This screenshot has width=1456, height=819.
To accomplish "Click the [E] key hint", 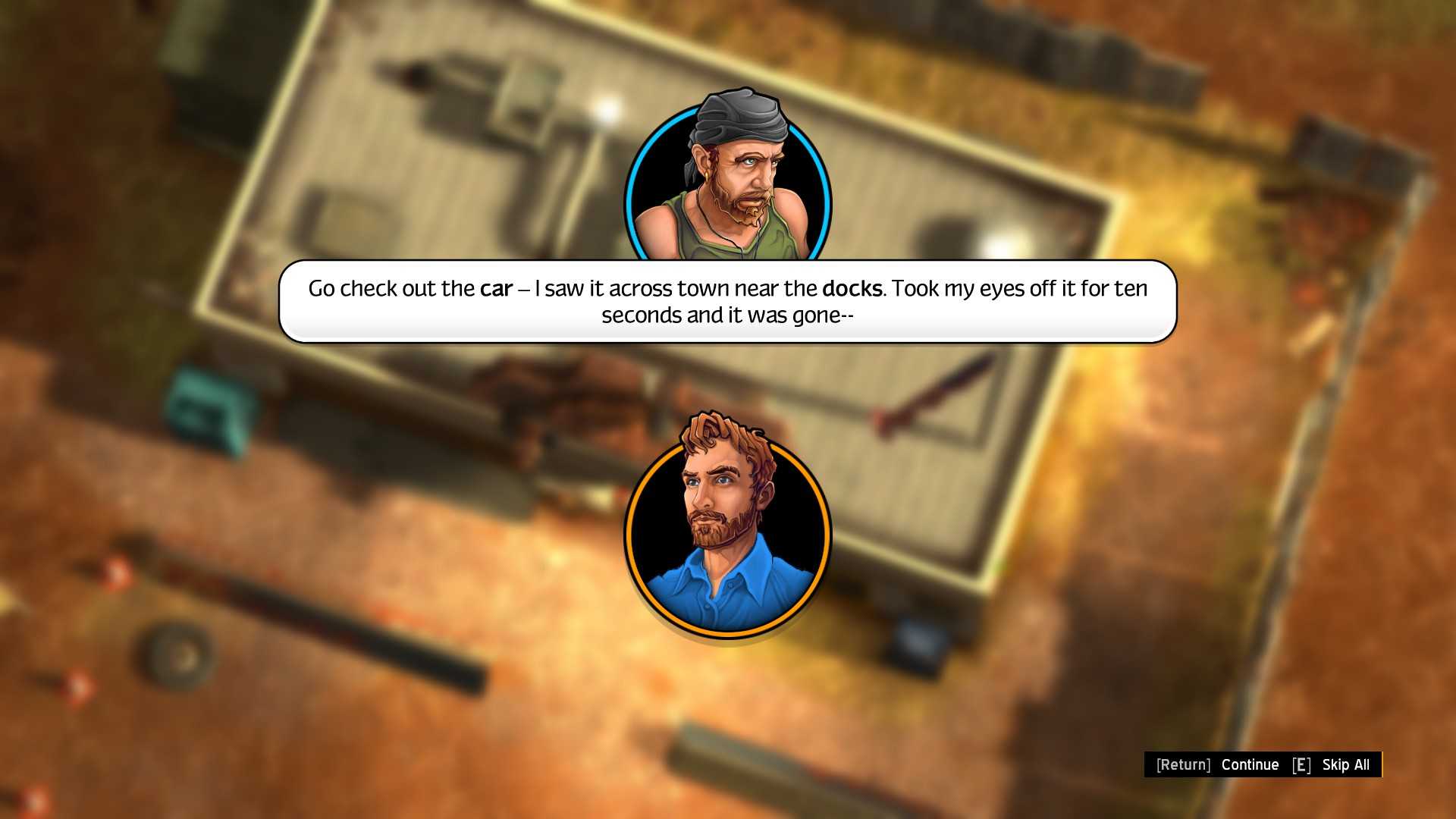I will click(x=1301, y=765).
